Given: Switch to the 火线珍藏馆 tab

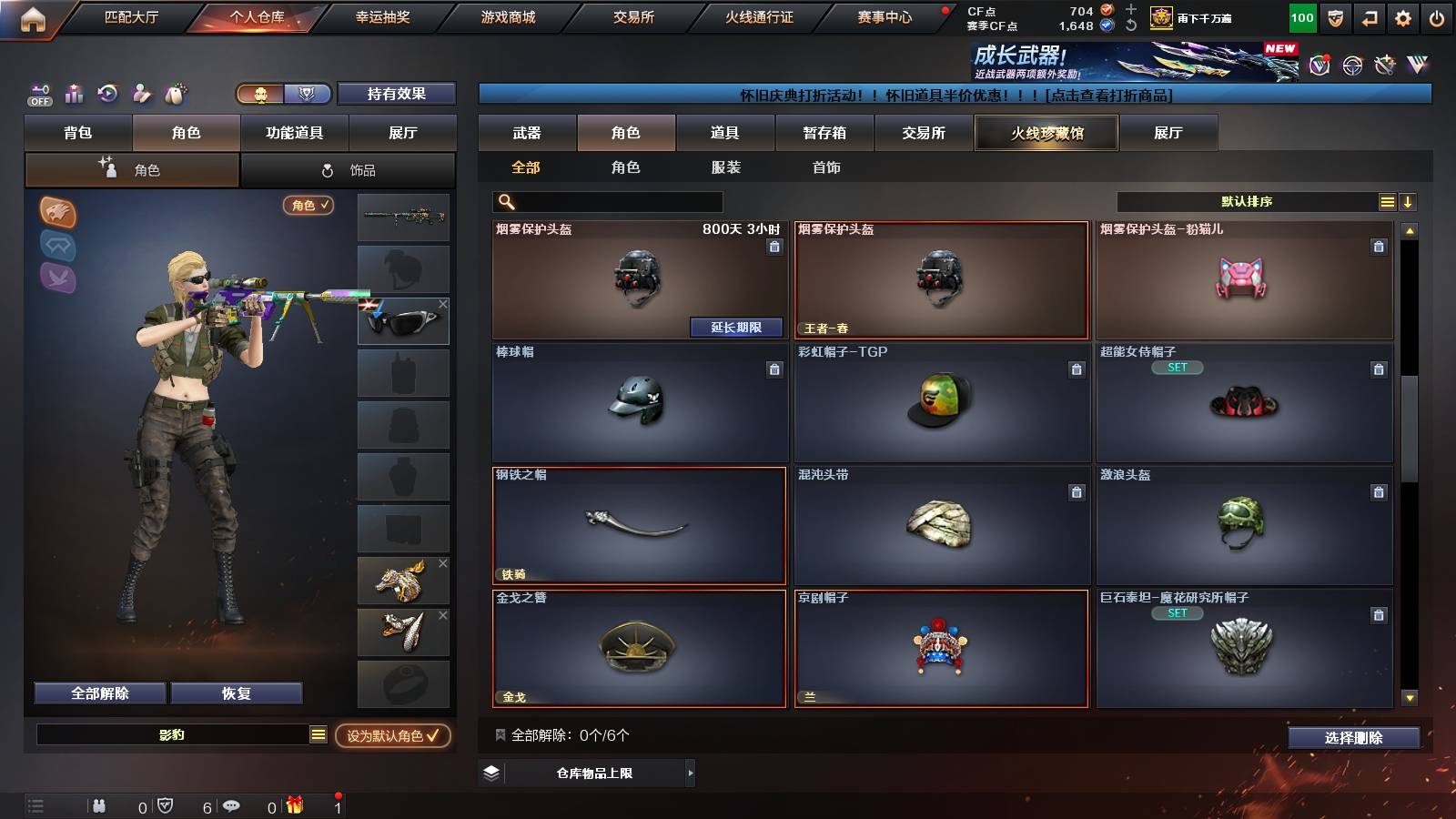Looking at the screenshot, I should [1046, 133].
